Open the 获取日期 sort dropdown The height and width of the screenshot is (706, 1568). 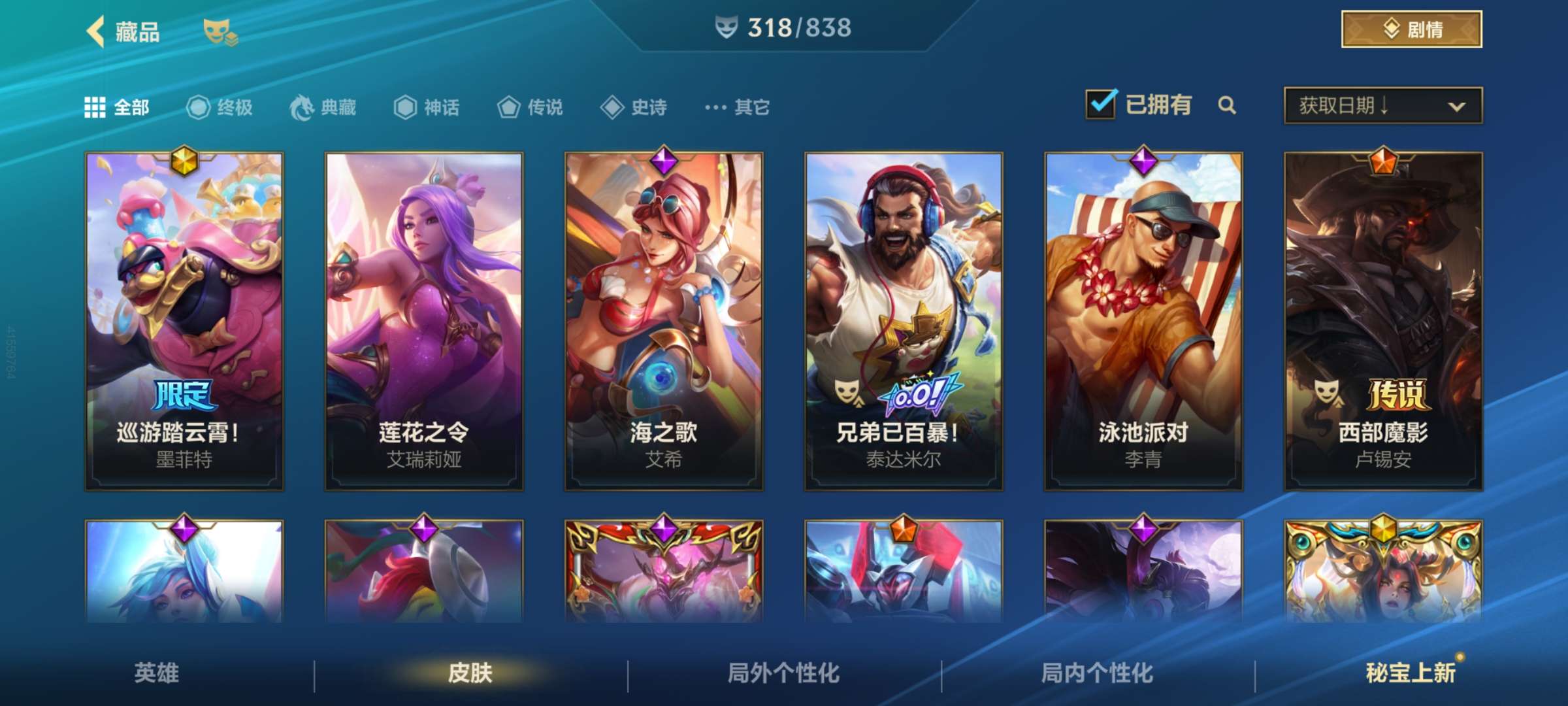[1382, 107]
